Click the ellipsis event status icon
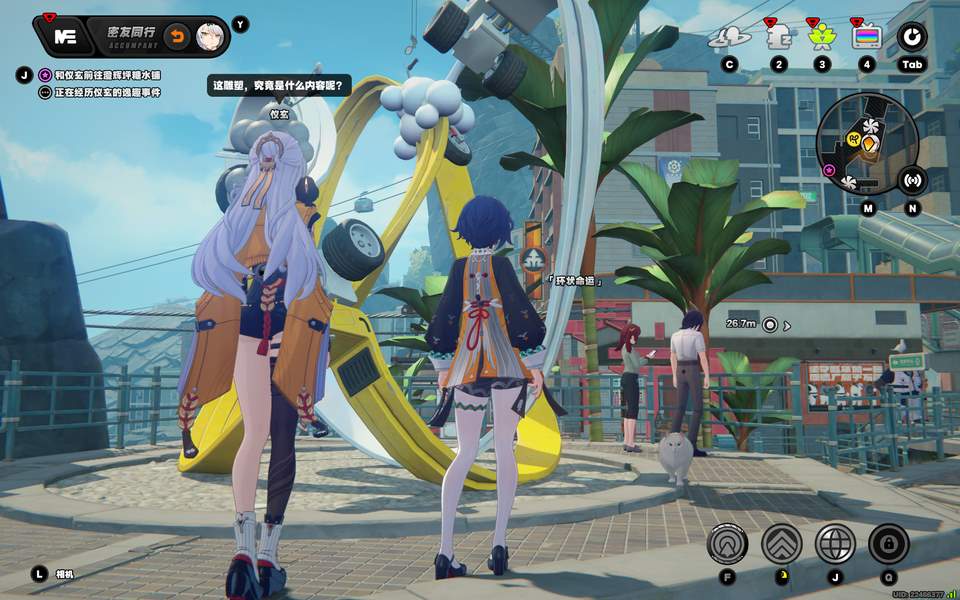The image size is (960, 600). point(45,92)
